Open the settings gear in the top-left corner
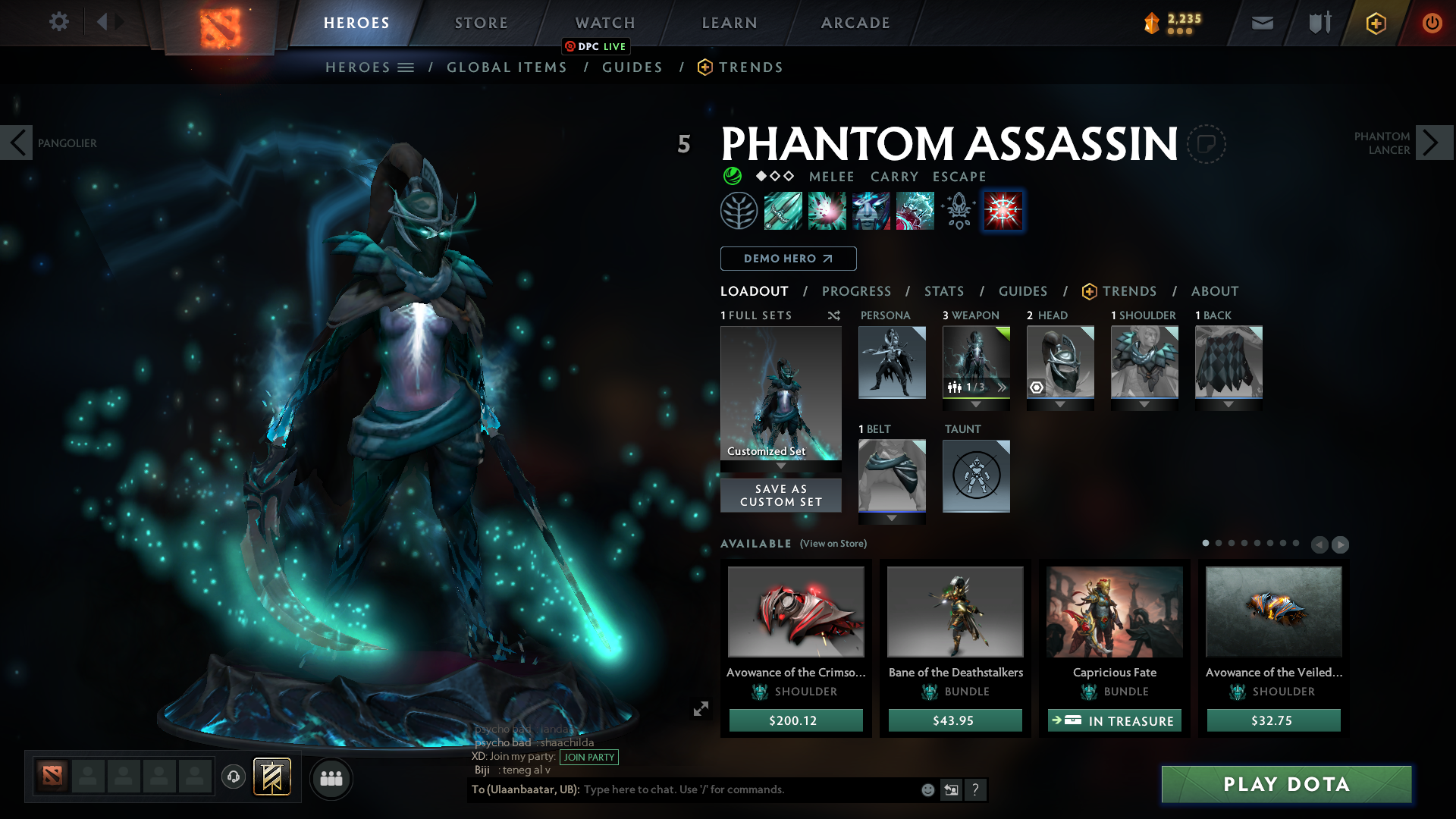Image resolution: width=1456 pixels, height=819 pixels. [59, 22]
